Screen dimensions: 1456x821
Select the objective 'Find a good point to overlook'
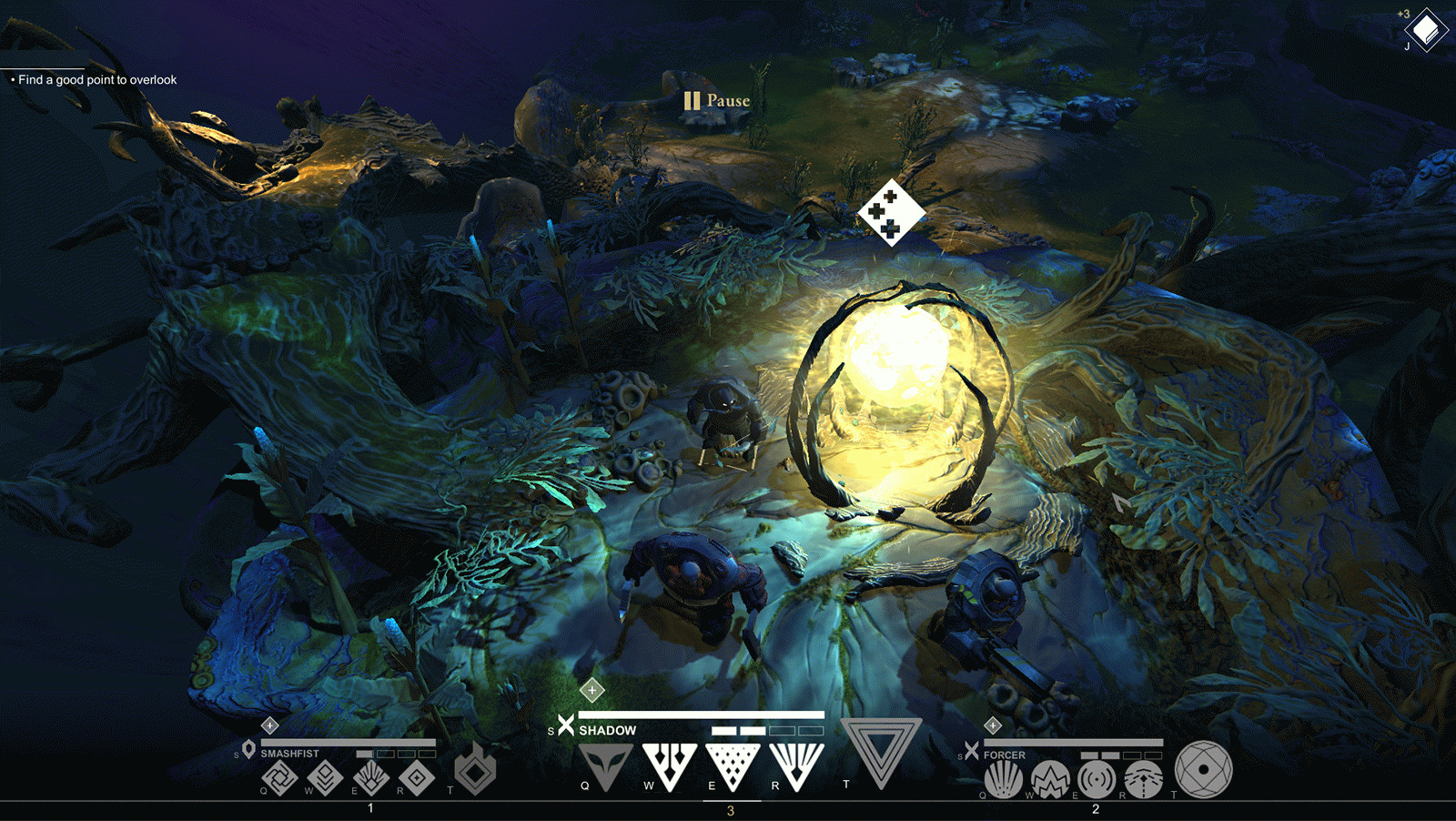(97, 80)
